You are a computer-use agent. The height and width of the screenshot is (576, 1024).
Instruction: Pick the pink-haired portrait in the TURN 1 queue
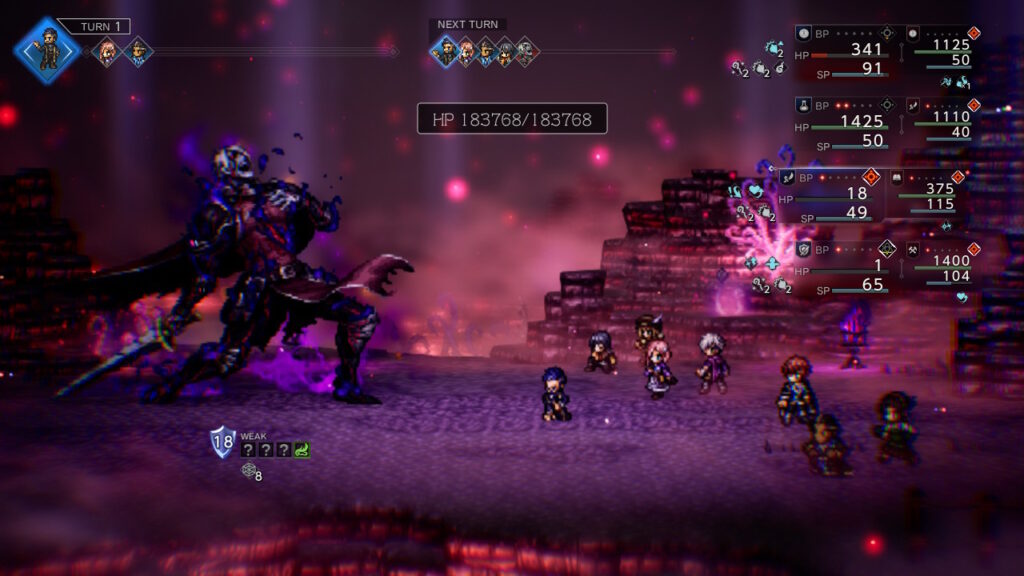click(x=106, y=51)
